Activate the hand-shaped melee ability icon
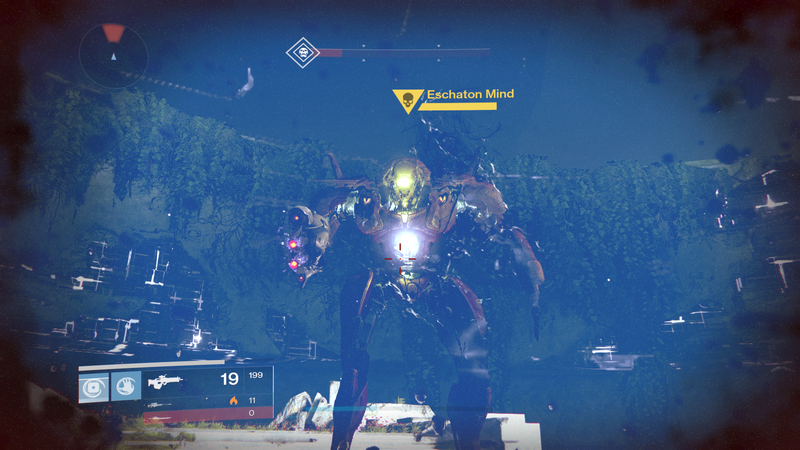Screen dimensions: 800x450 [x=126, y=387]
